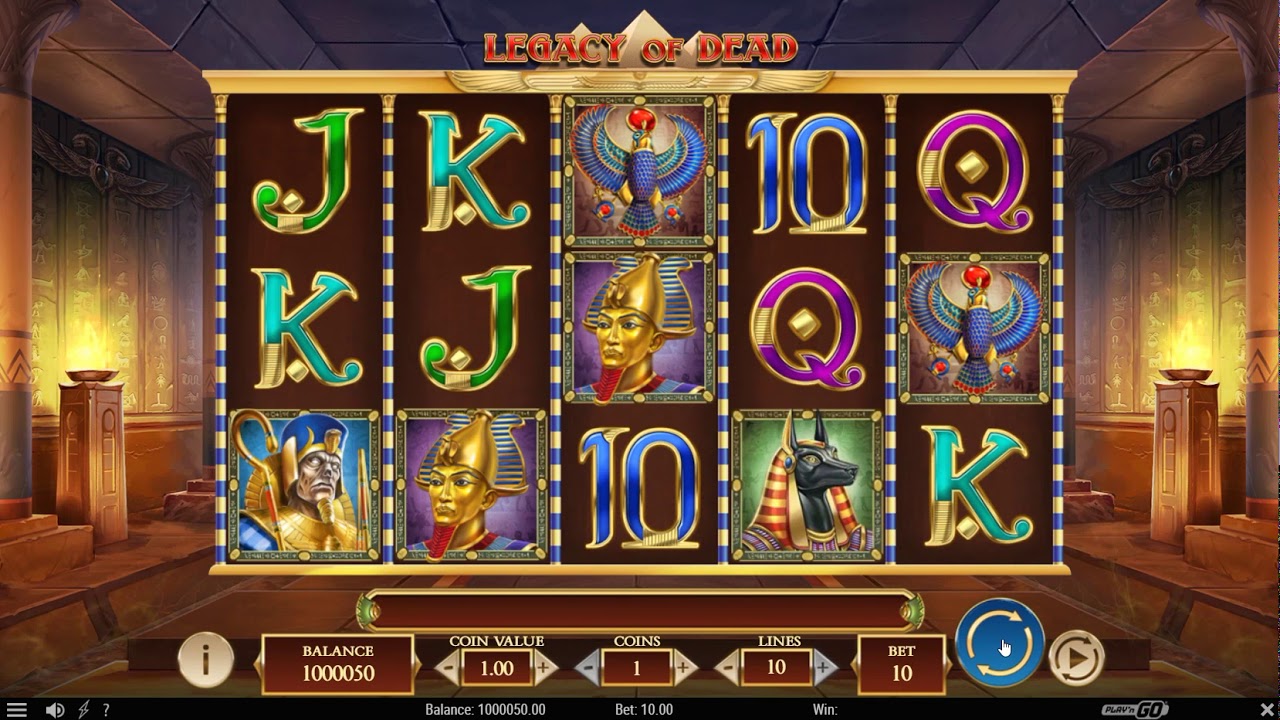Click the Legacy of Dead title logo
The image size is (1280, 720).
[640, 45]
